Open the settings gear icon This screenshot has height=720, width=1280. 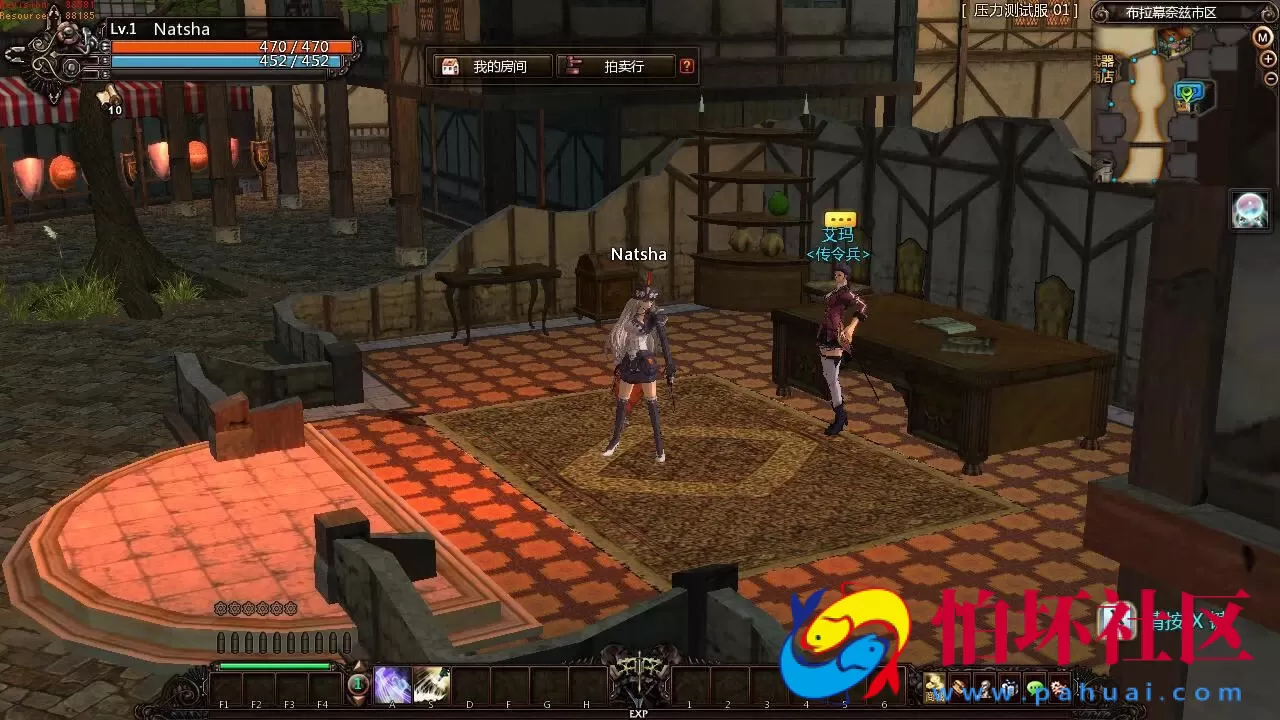(x=1057, y=688)
